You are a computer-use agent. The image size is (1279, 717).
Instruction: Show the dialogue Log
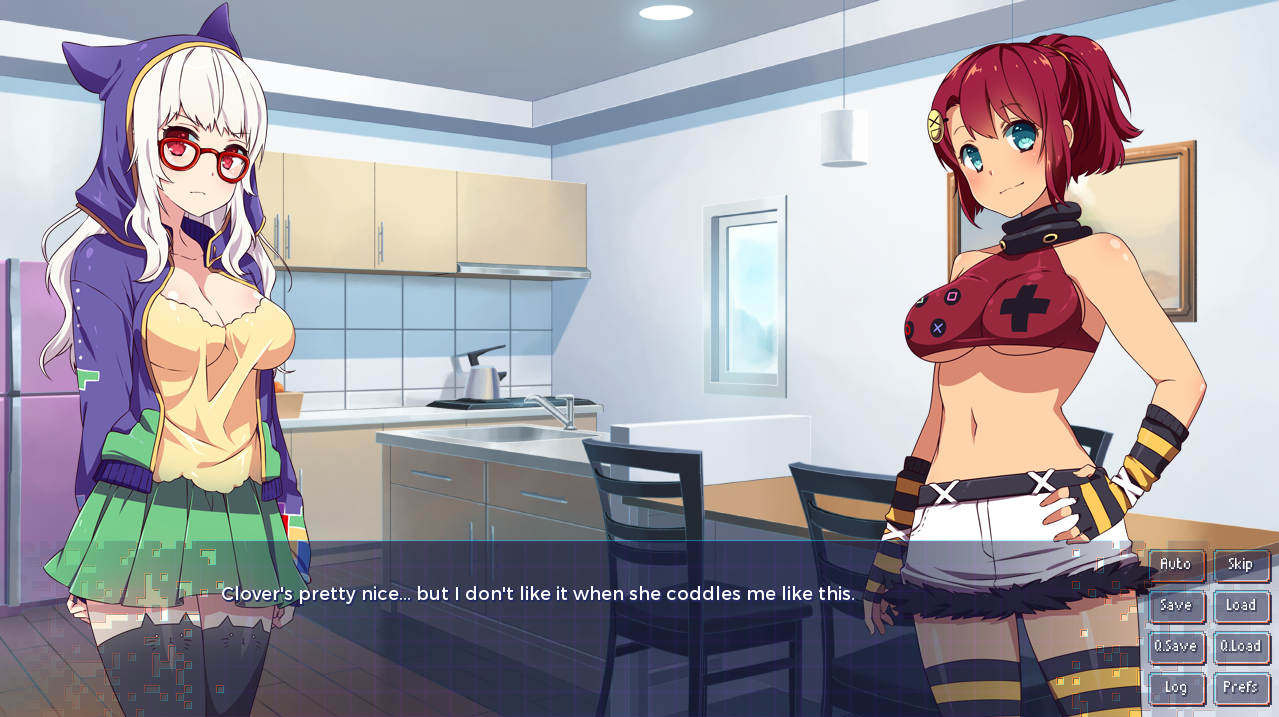(x=1176, y=688)
